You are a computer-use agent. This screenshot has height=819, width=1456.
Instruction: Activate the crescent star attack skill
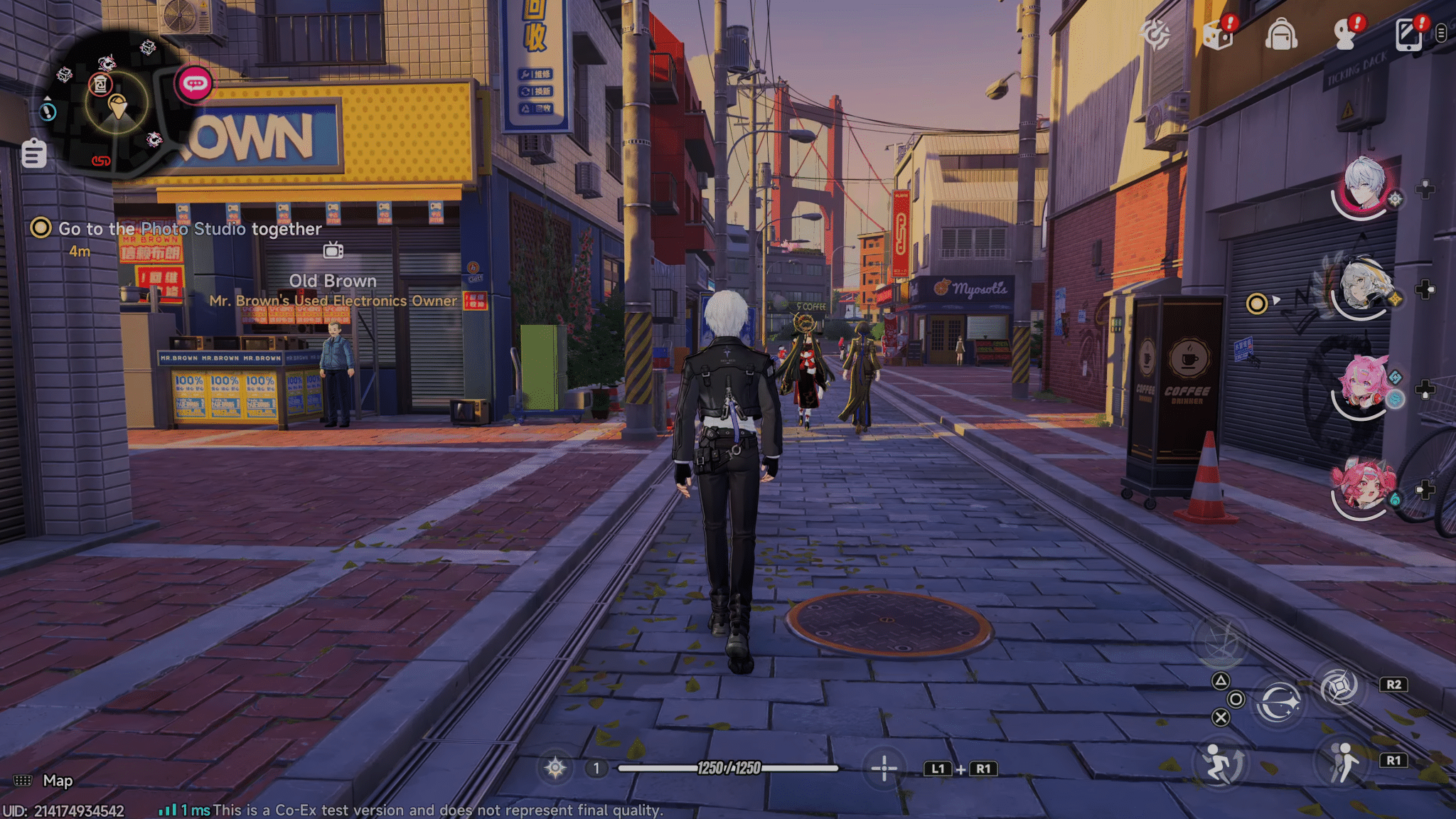(x=1278, y=702)
